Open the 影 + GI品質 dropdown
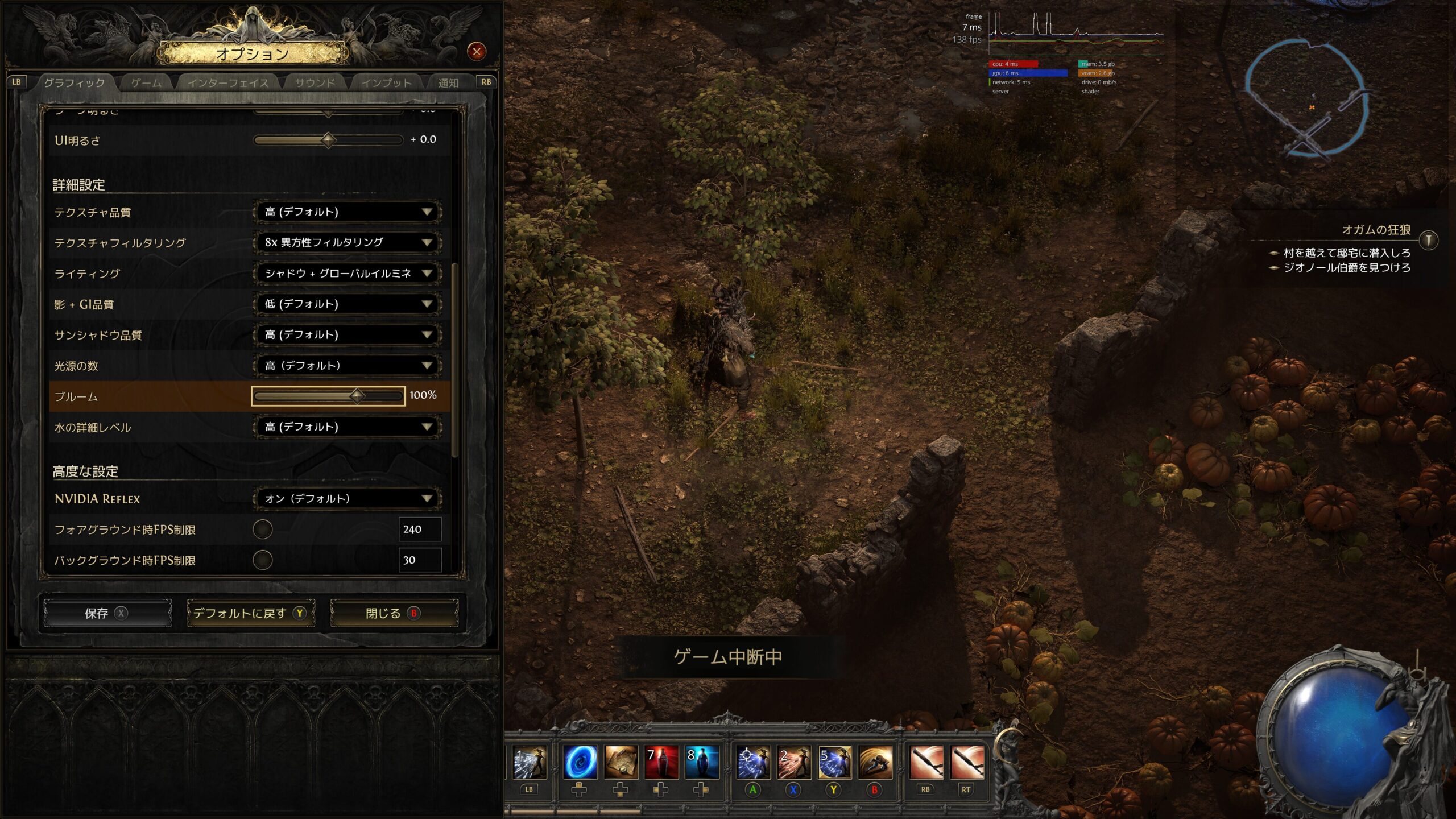This screenshot has width=1456, height=819. (x=348, y=304)
